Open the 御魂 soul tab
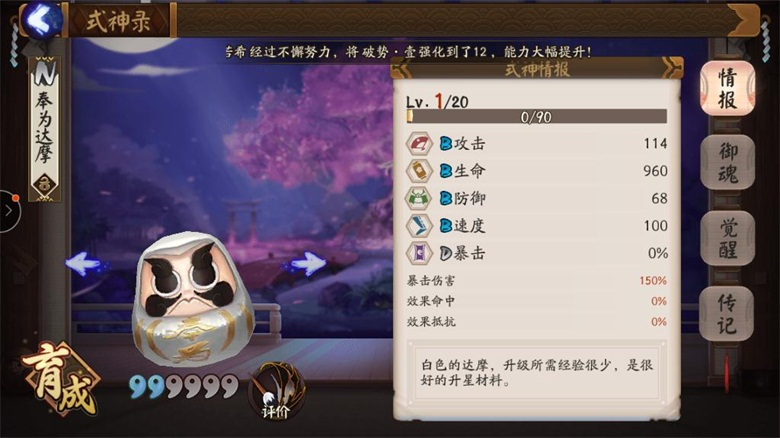This screenshot has width=780, height=438. (727, 164)
